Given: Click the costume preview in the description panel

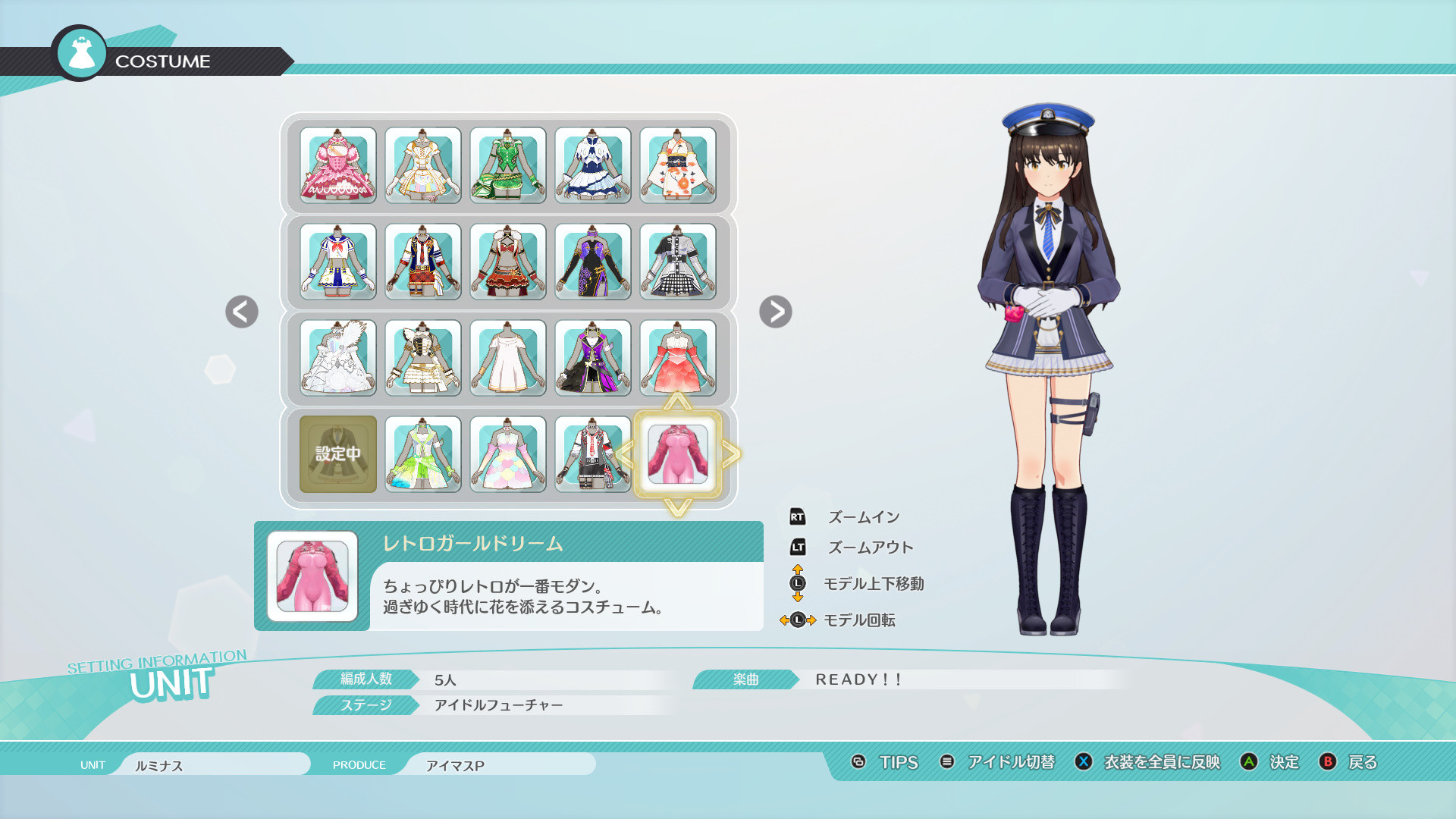Looking at the screenshot, I should tap(312, 575).
